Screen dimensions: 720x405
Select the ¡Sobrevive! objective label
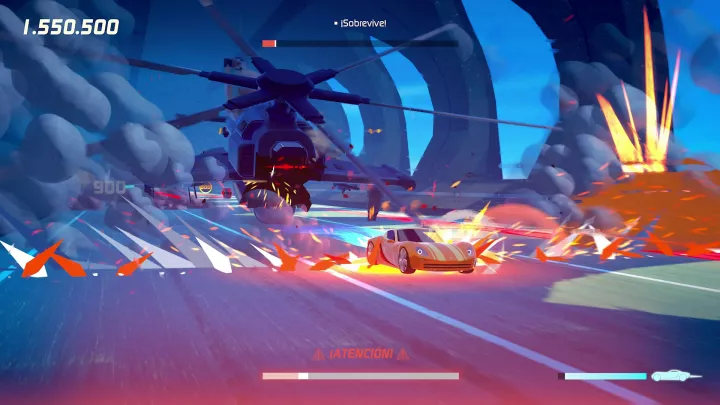coord(362,22)
